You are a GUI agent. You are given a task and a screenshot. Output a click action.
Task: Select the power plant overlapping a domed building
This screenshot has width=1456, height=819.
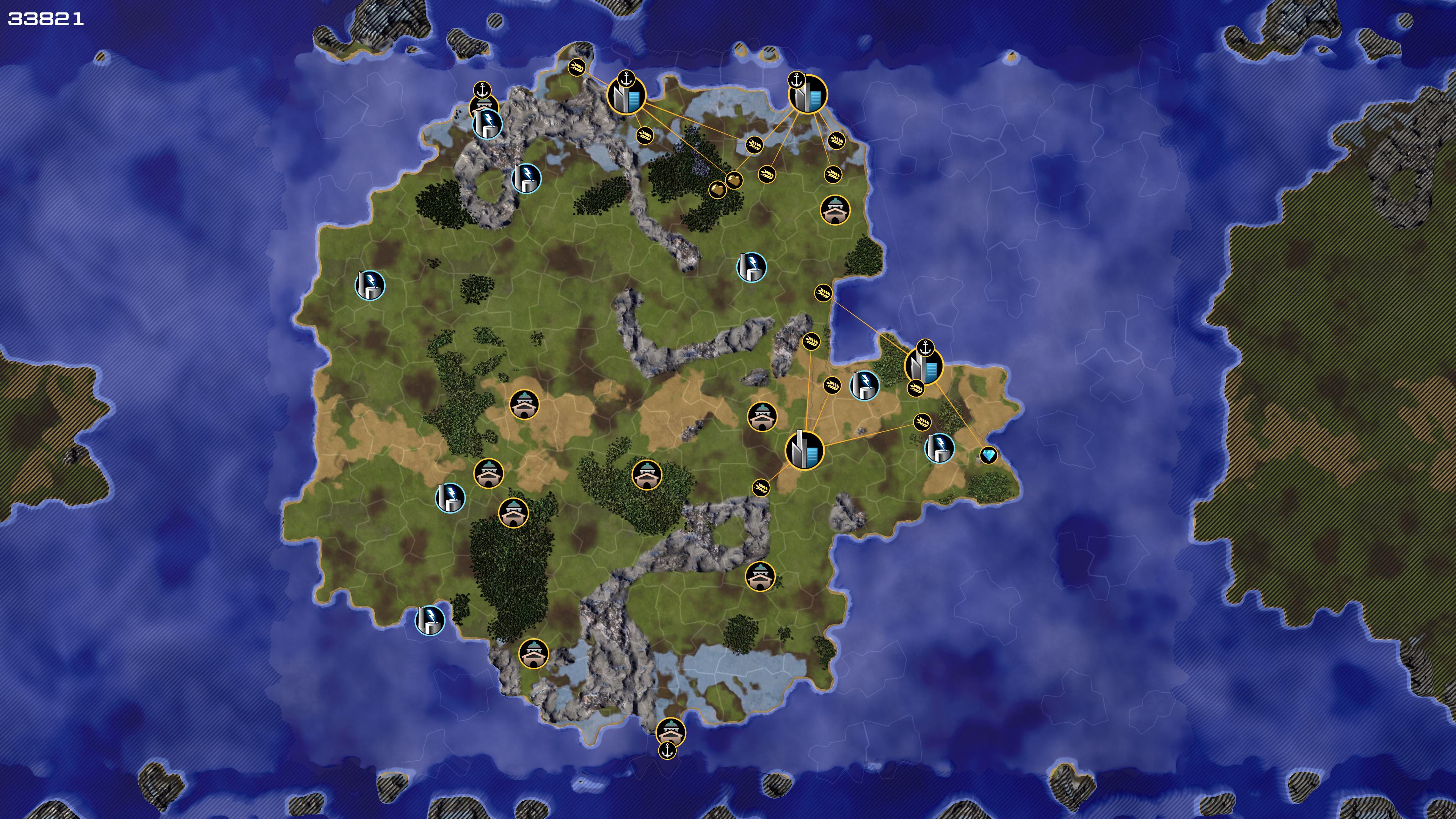[x=487, y=124]
